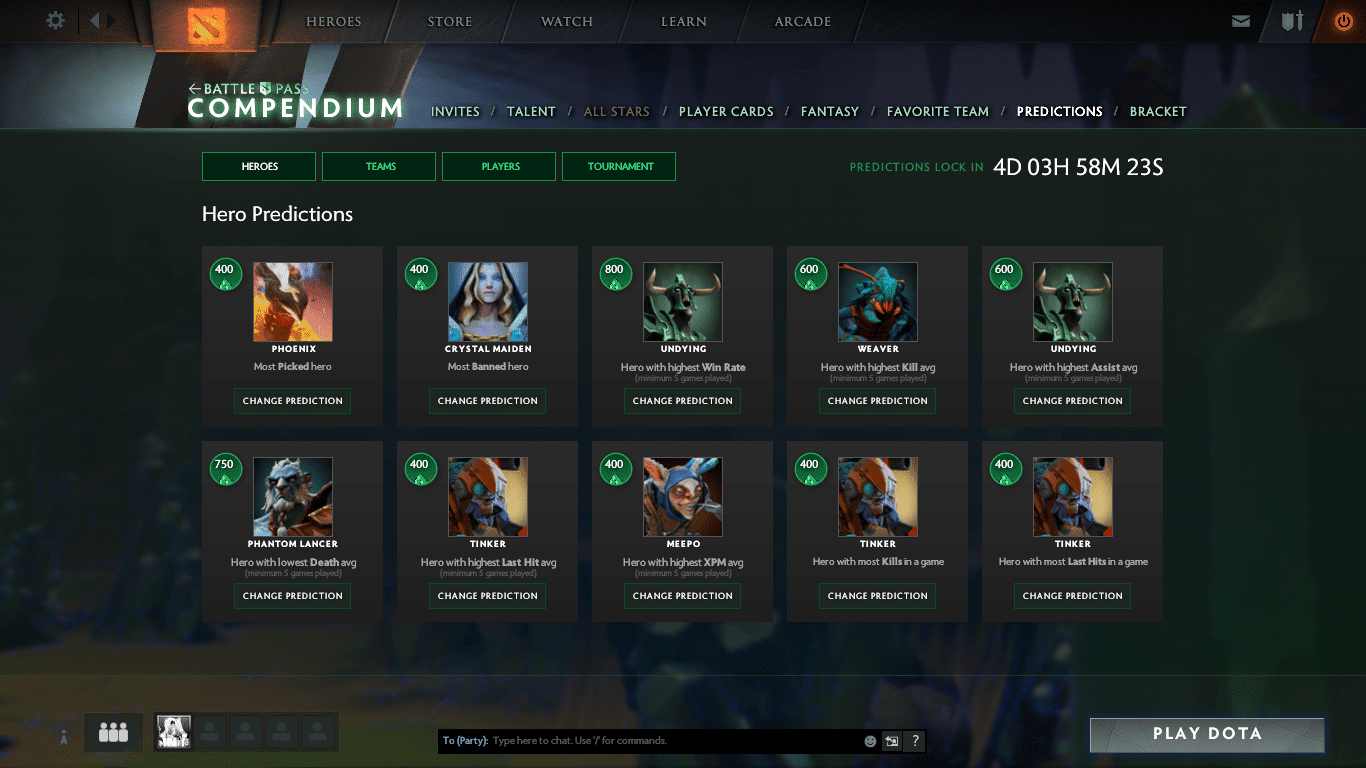The width and height of the screenshot is (1366, 768).
Task: Open the Tournament predictions tab
Action: pyautogui.click(x=619, y=167)
